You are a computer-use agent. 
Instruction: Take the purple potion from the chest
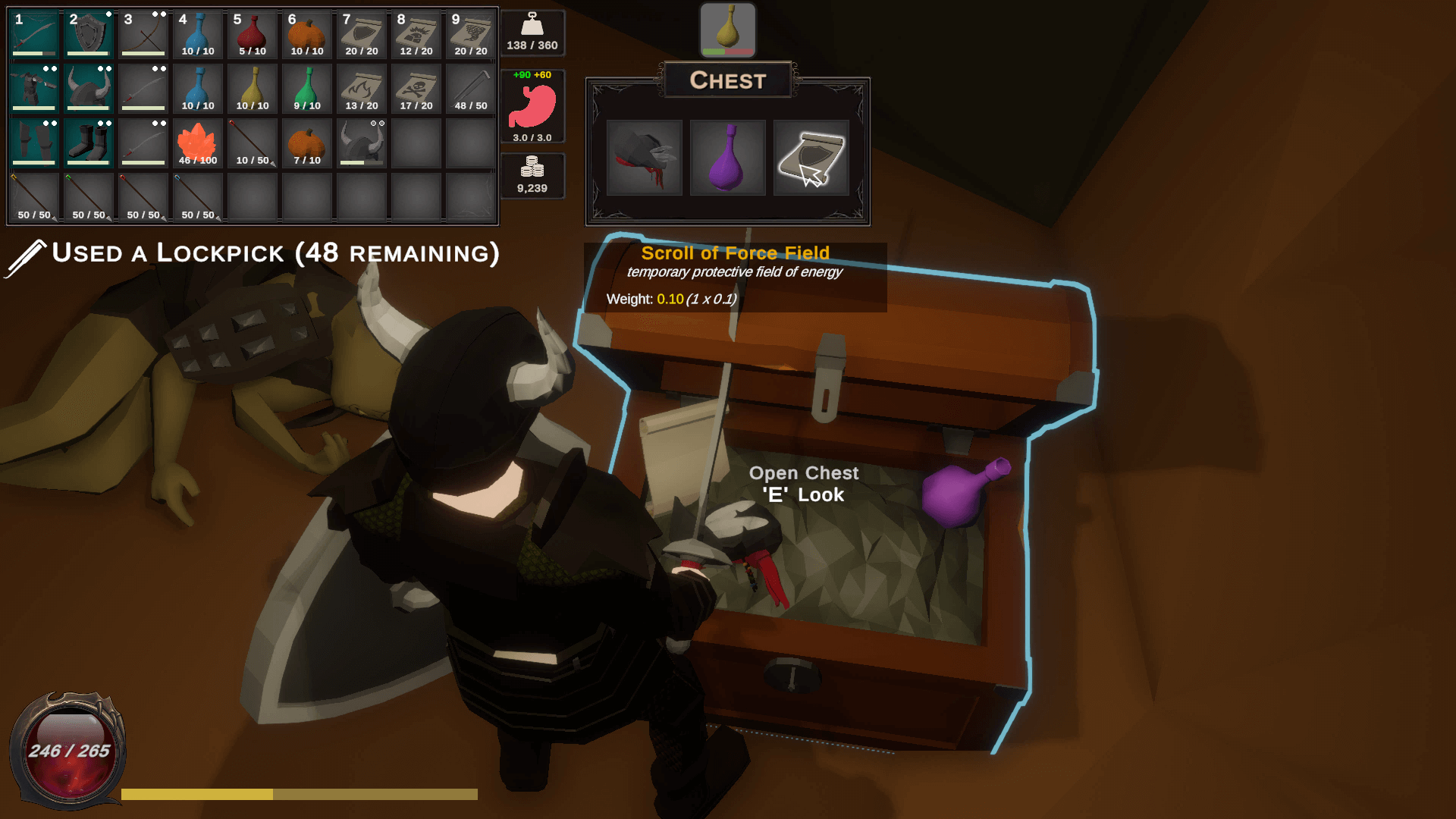click(727, 158)
